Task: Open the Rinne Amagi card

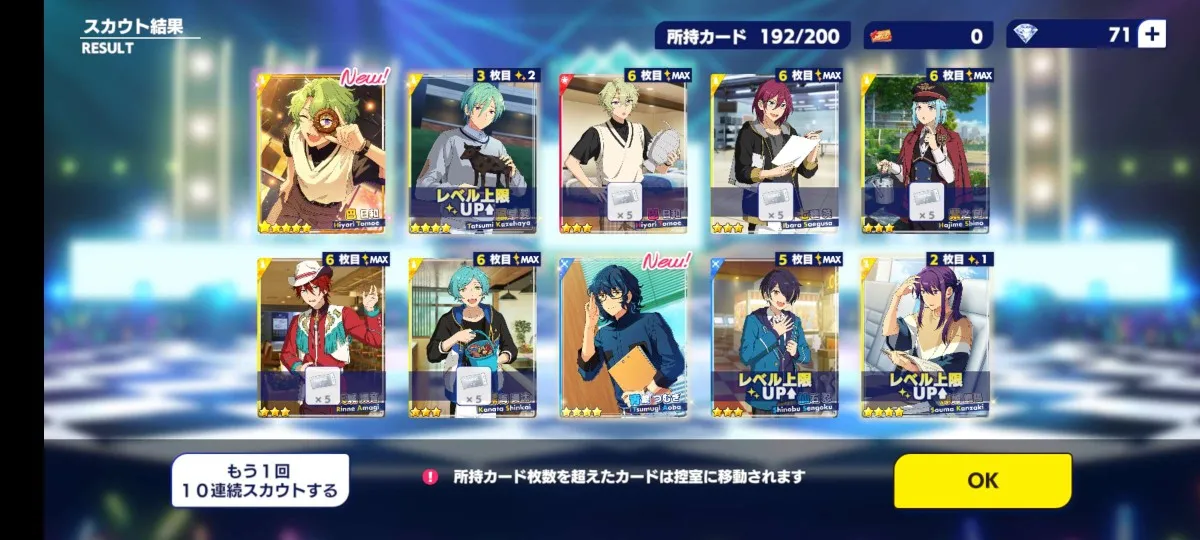Action: [x=322, y=337]
